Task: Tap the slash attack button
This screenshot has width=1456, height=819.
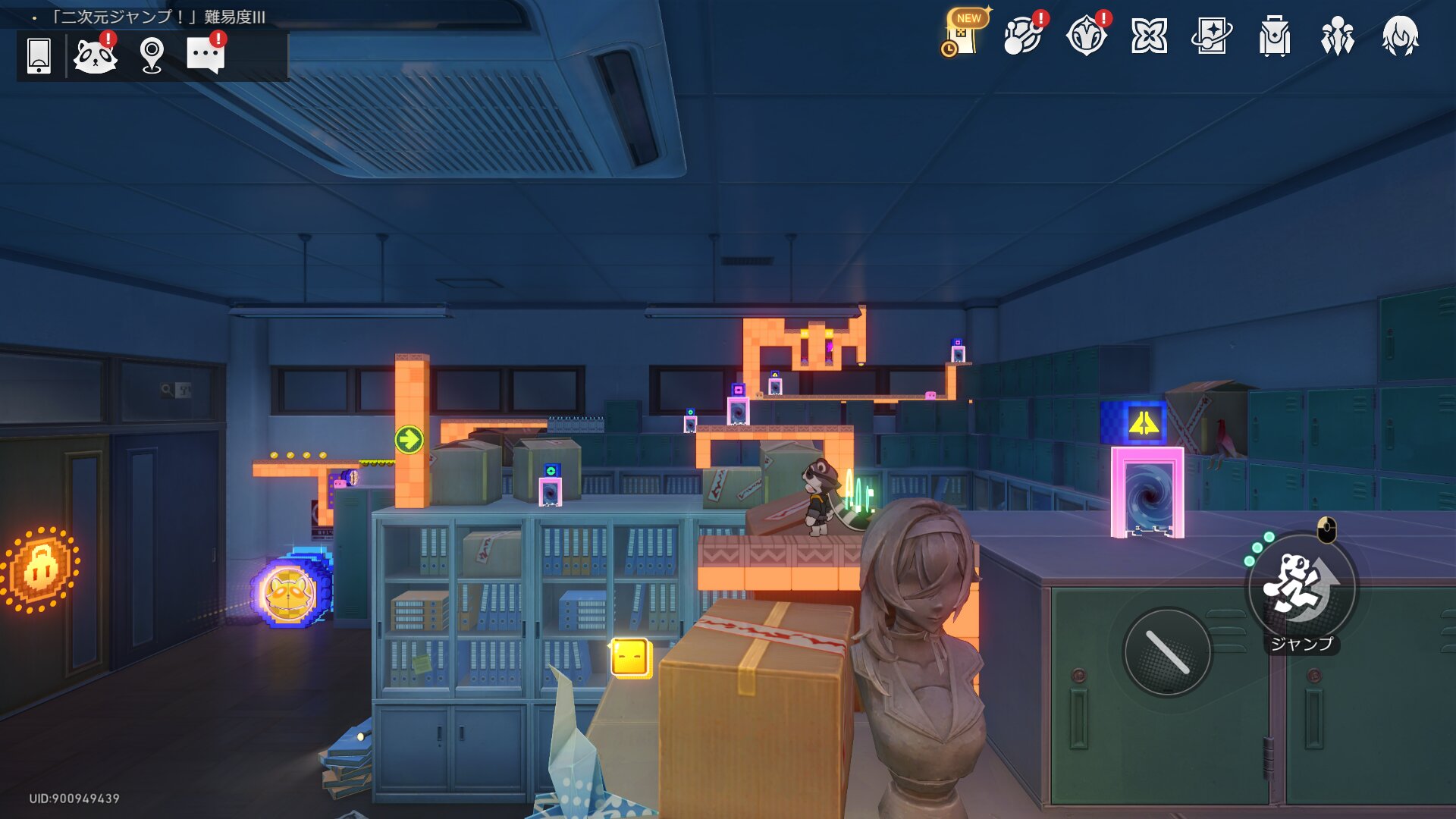Action: pyautogui.click(x=1167, y=652)
